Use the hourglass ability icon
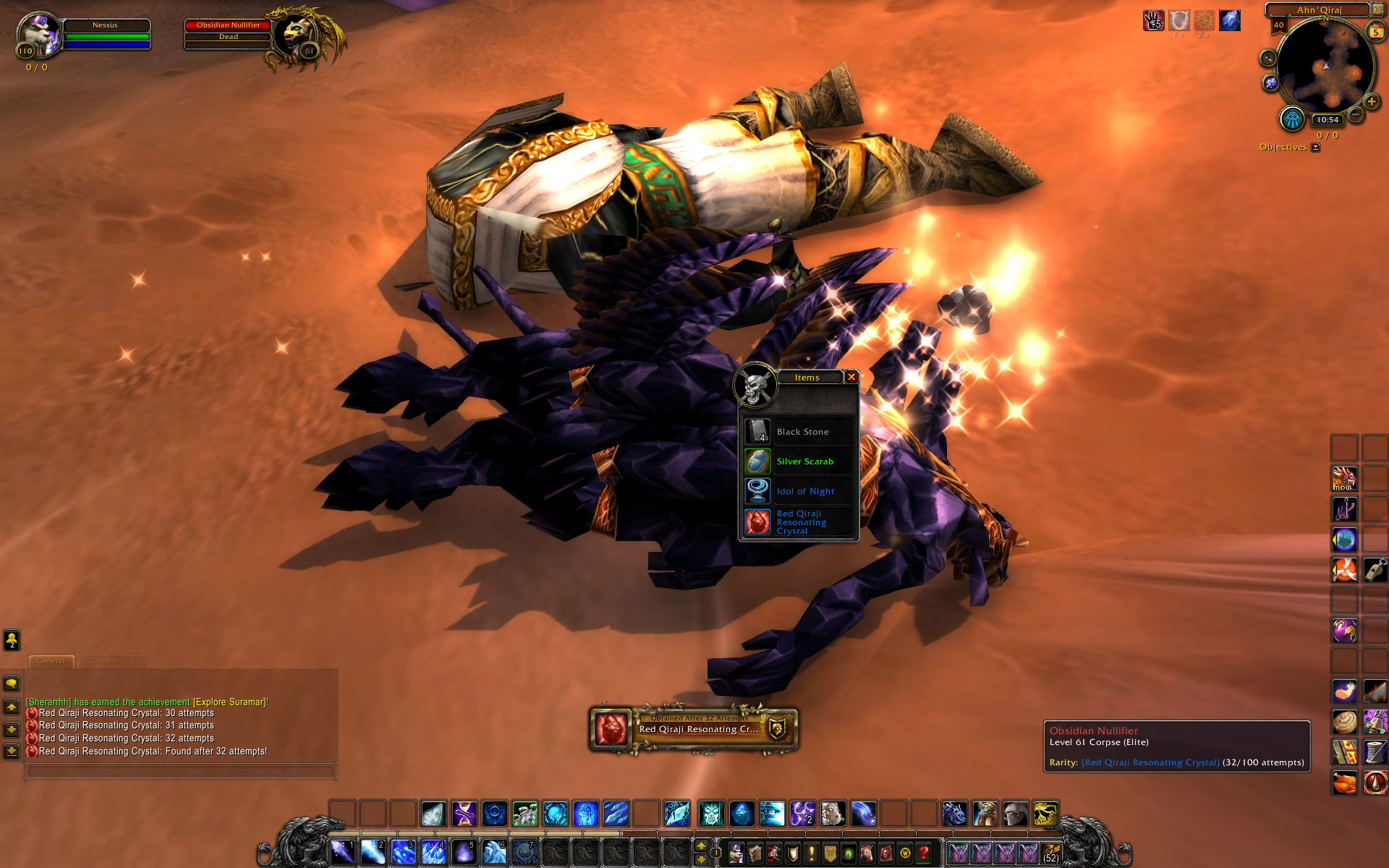The width and height of the screenshot is (1389, 868). click(464, 814)
